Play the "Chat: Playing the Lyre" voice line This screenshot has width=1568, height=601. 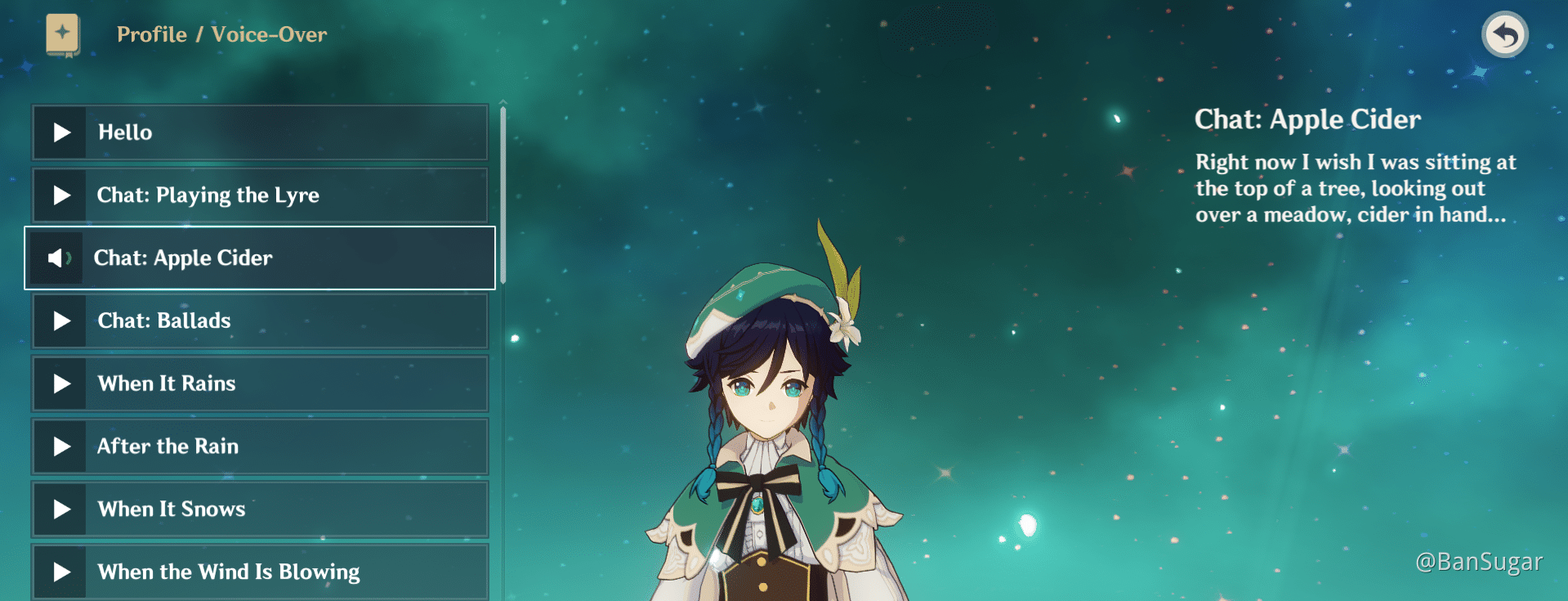click(60, 195)
